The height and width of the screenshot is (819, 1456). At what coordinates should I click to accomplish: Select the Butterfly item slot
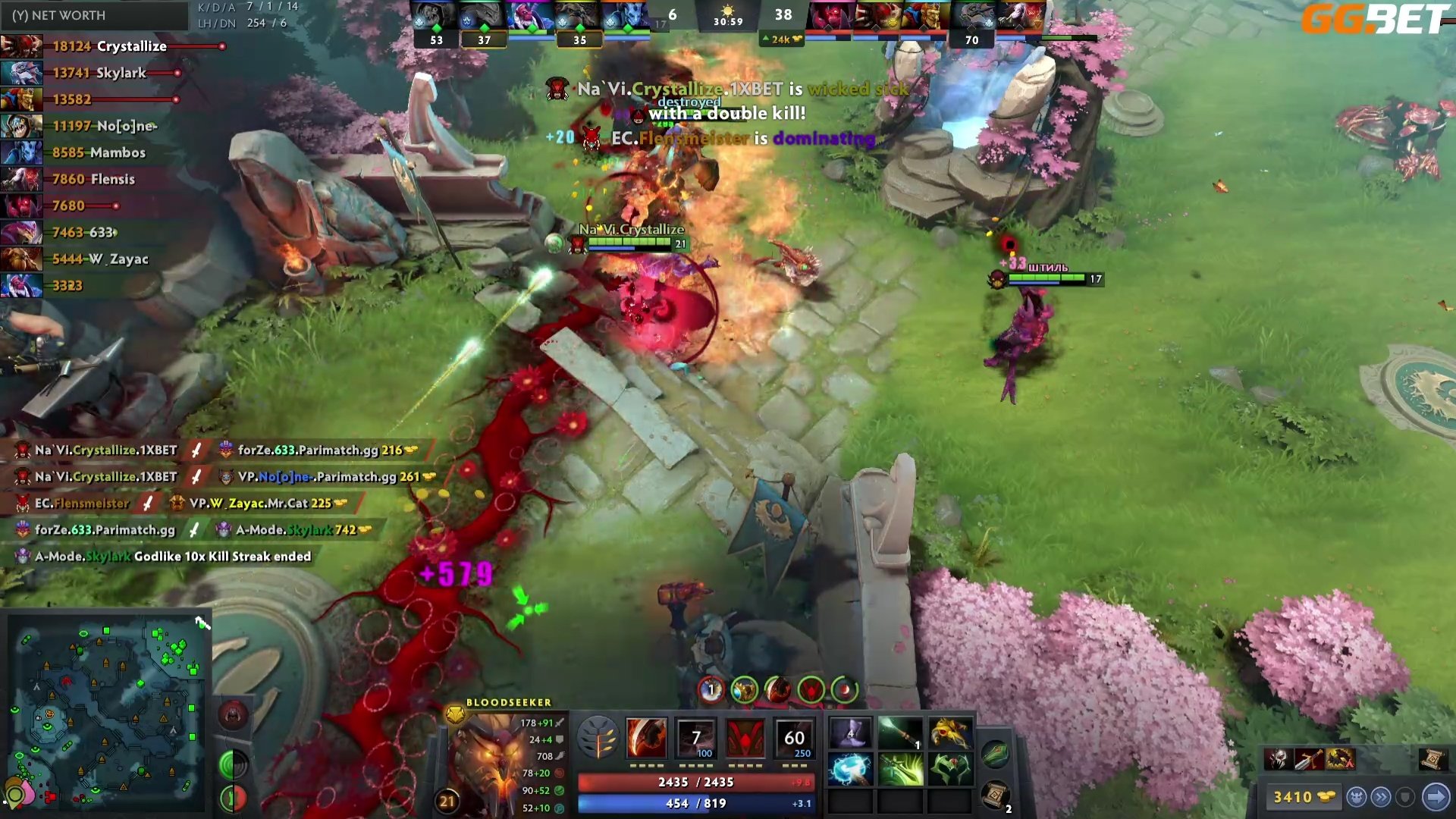click(900, 769)
